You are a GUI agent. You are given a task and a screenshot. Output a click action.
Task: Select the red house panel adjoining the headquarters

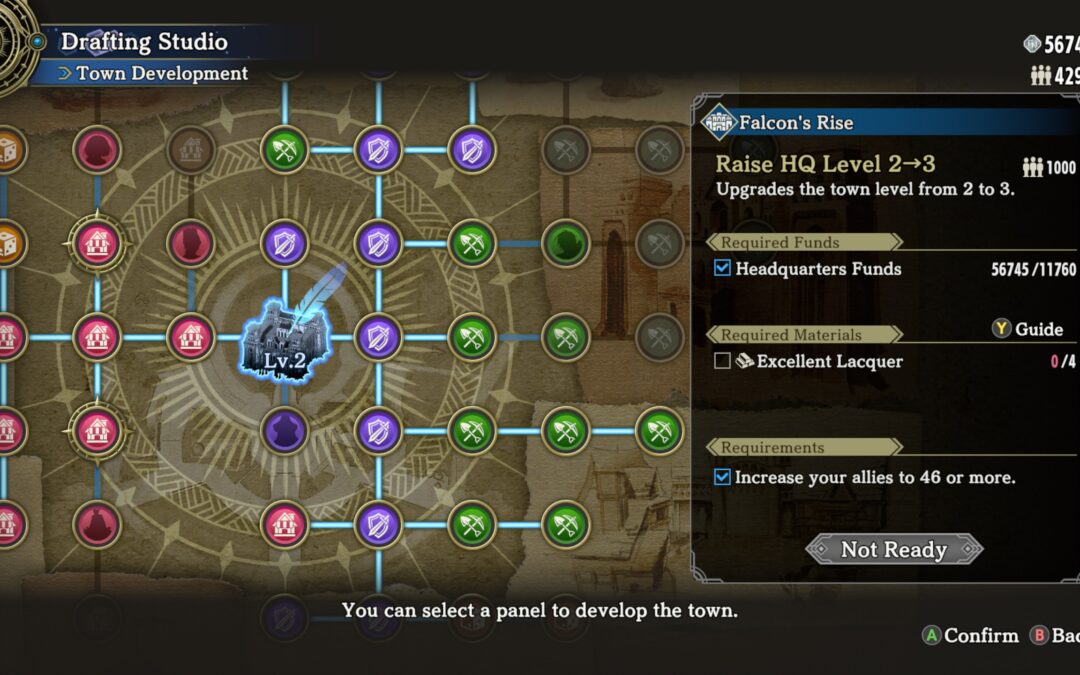[x=190, y=337]
